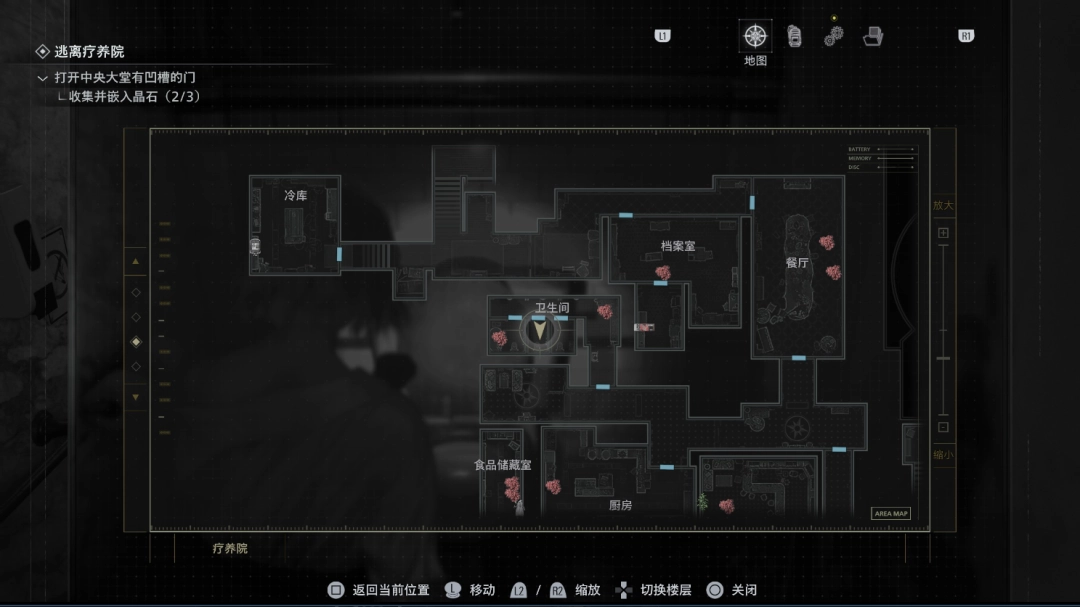Open the backpack inventory tab
The image size is (1080, 607).
tap(794, 37)
